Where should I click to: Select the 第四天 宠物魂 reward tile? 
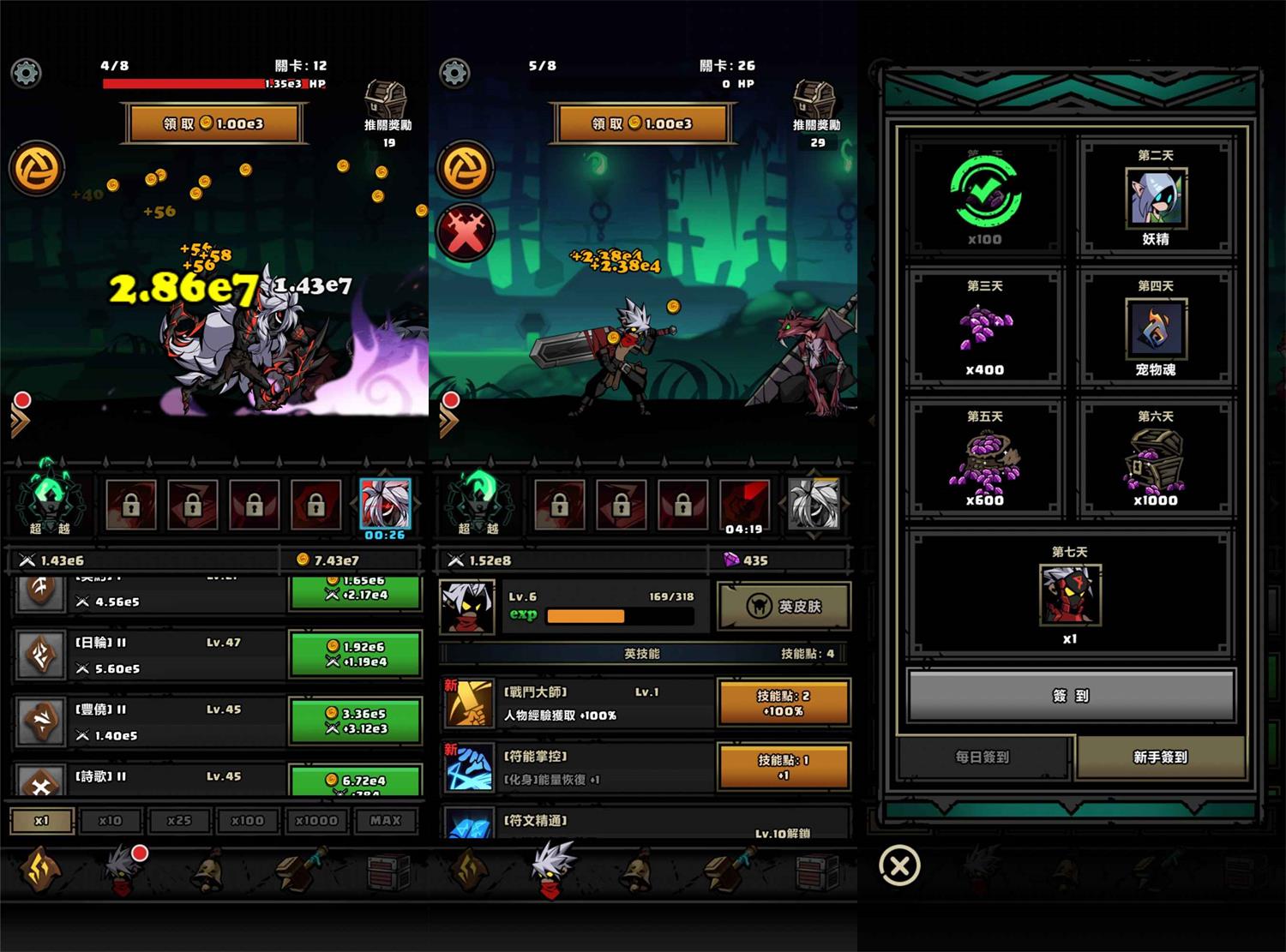tap(1155, 328)
